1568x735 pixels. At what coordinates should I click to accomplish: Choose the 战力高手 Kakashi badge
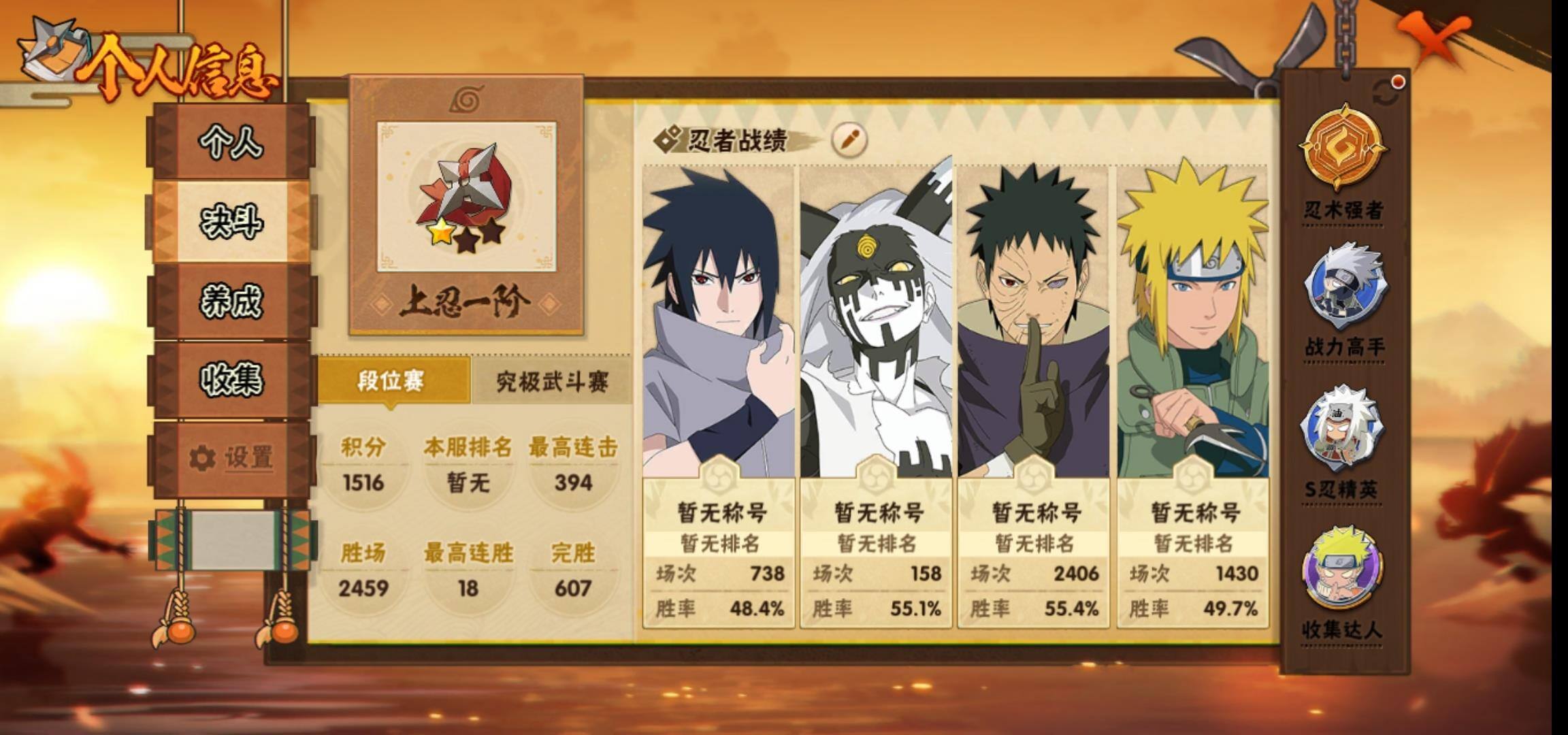pos(1343,289)
